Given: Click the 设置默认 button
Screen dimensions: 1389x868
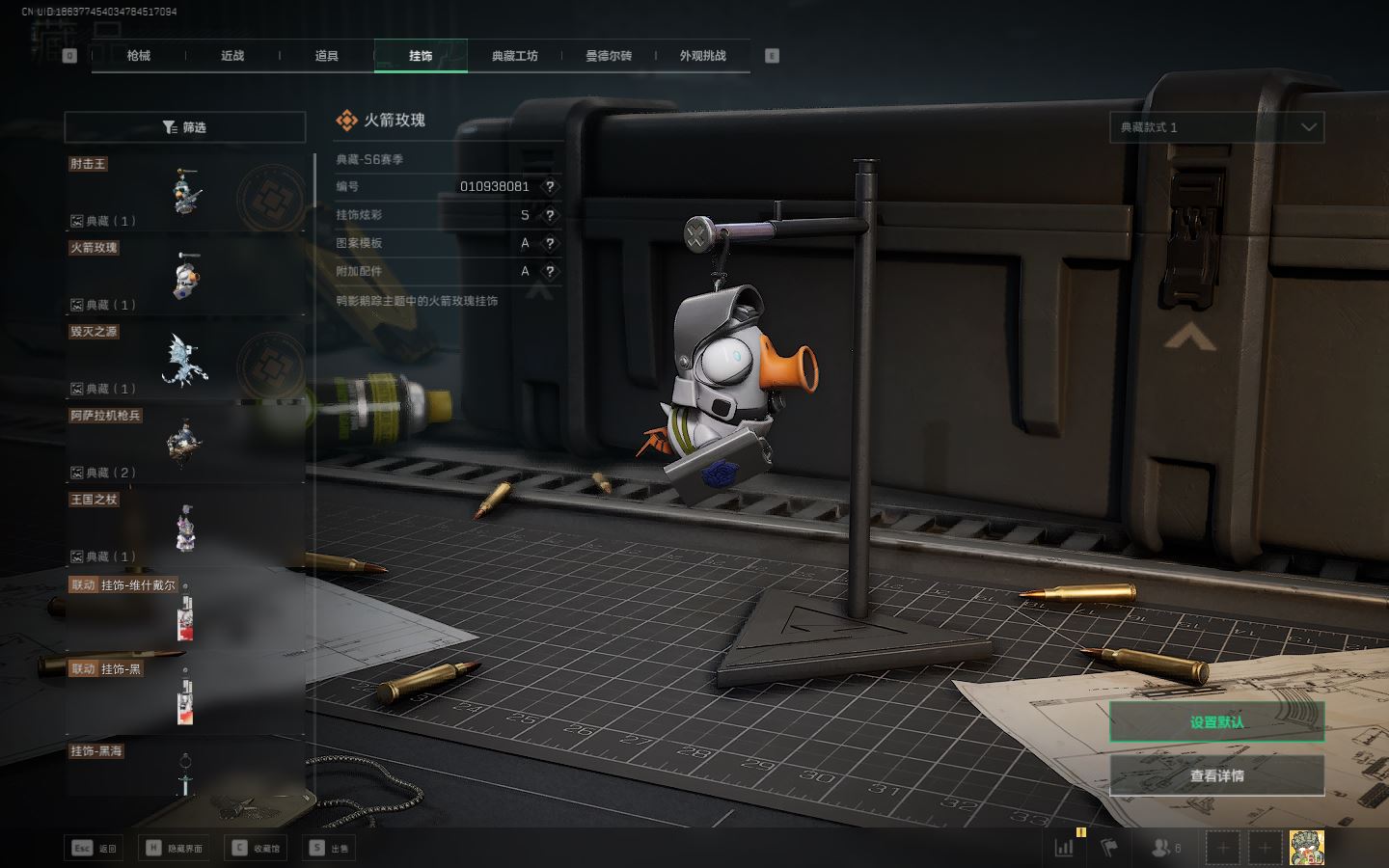Looking at the screenshot, I should coord(1216,721).
